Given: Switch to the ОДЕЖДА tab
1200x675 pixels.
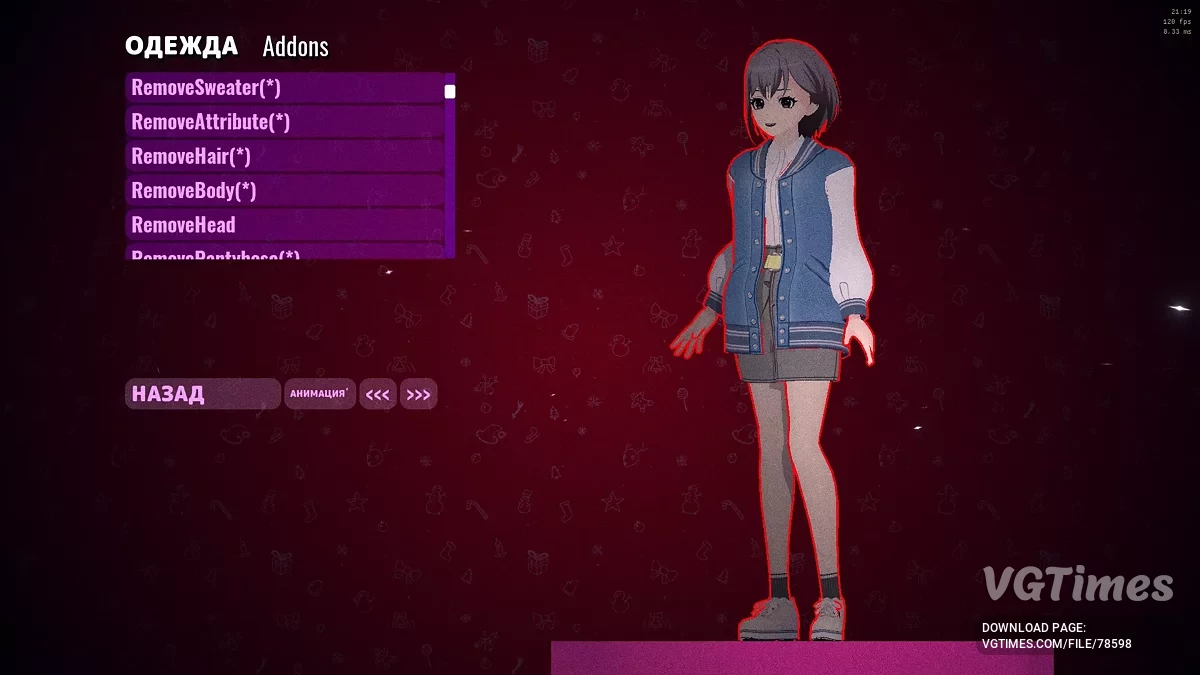Looking at the screenshot, I should 181,46.
